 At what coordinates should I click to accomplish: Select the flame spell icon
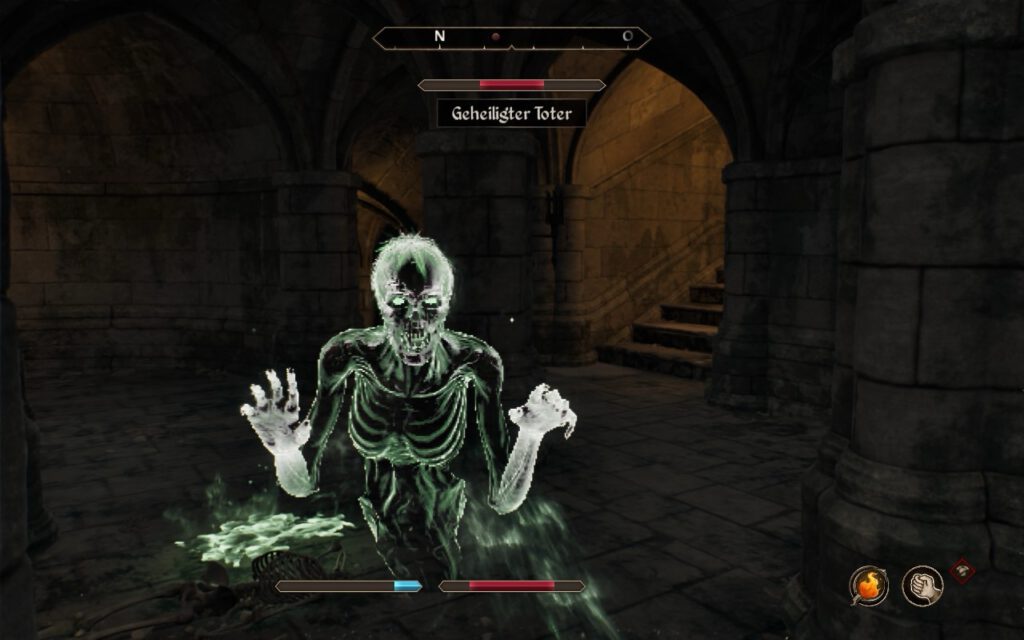click(868, 585)
